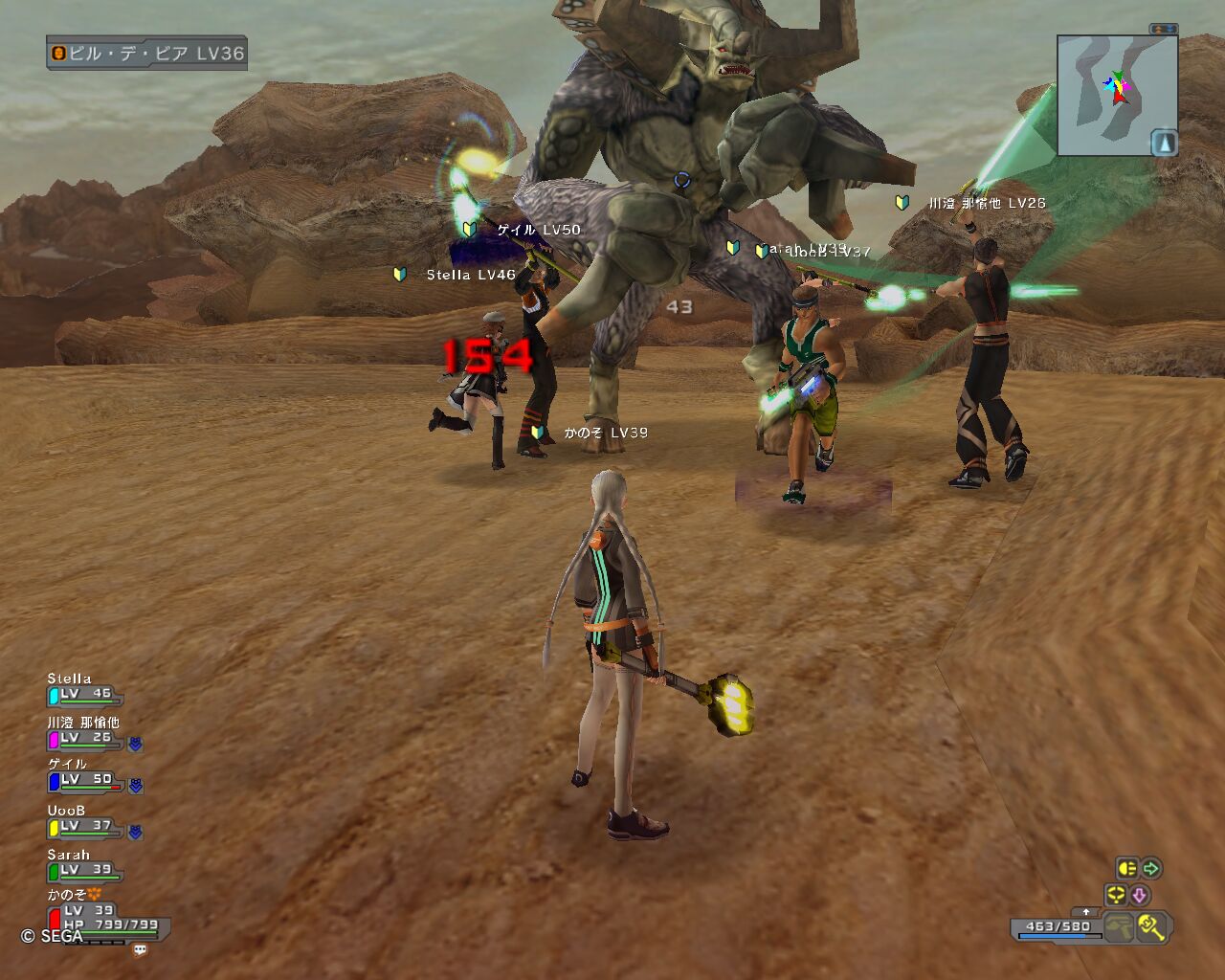Select the yellow wand weapon slot
Image resolution: width=1225 pixels, height=980 pixels.
1151,926
